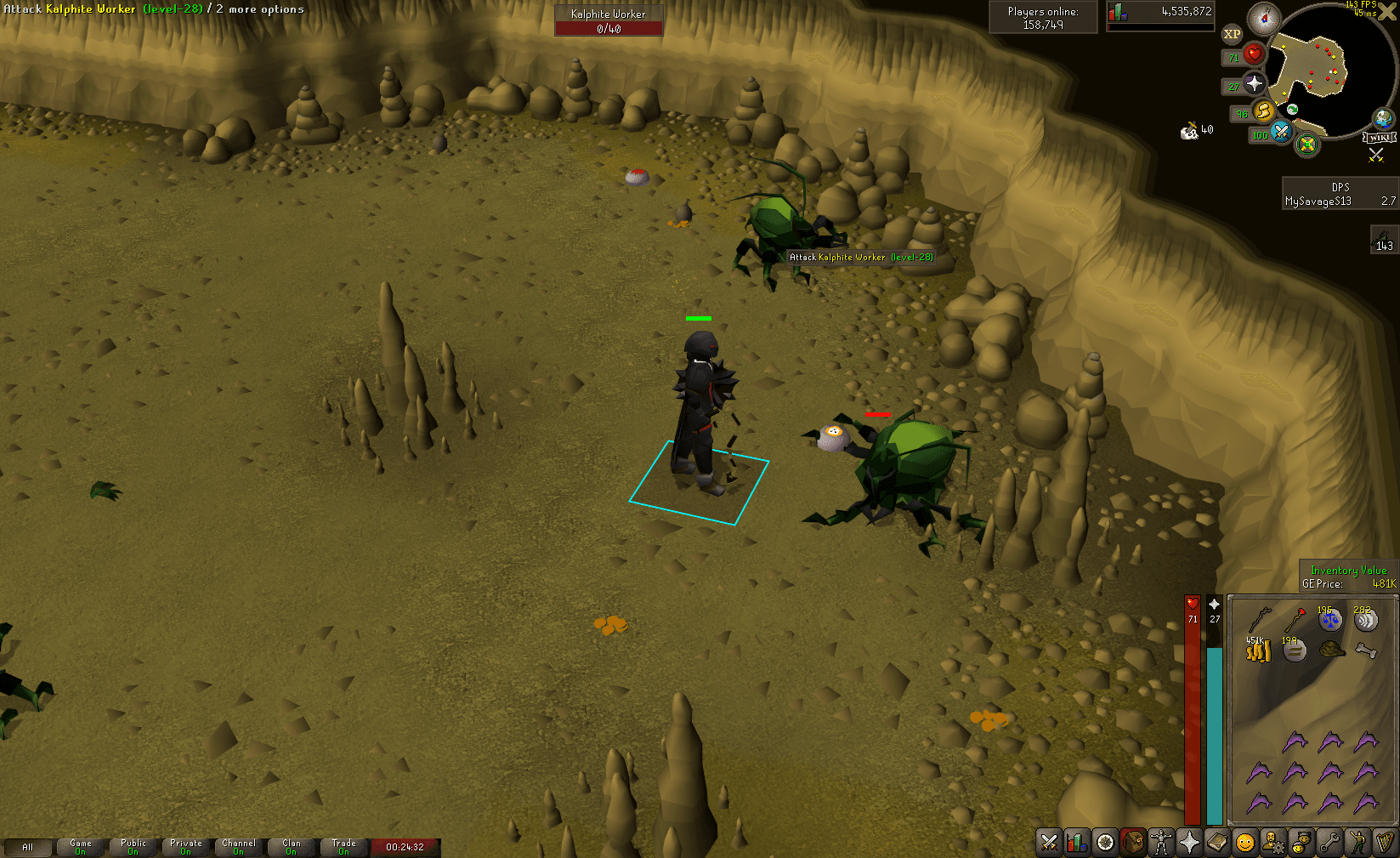The height and width of the screenshot is (858, 1400).
Task: Open the OSRS Wiki lookup banner
Action: (1379, 136)
